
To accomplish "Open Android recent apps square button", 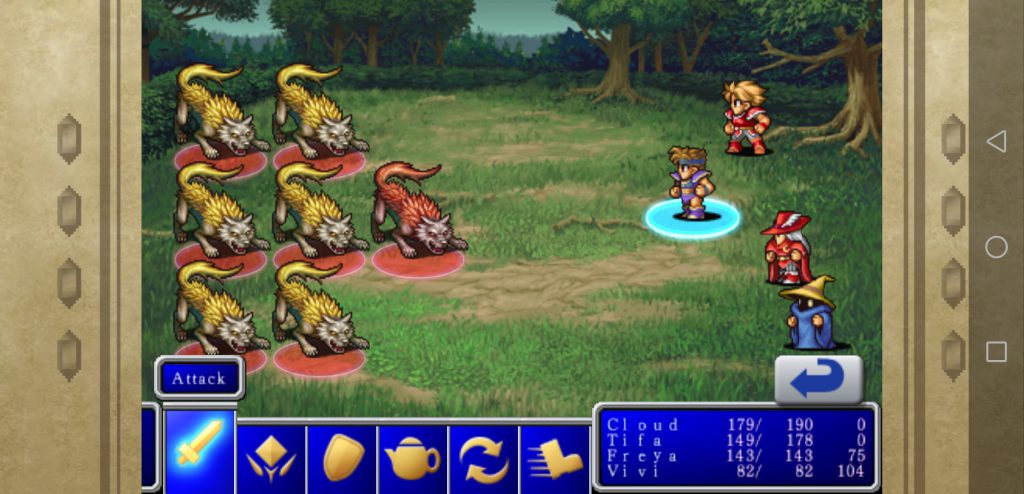I will (x=996, y=351).
